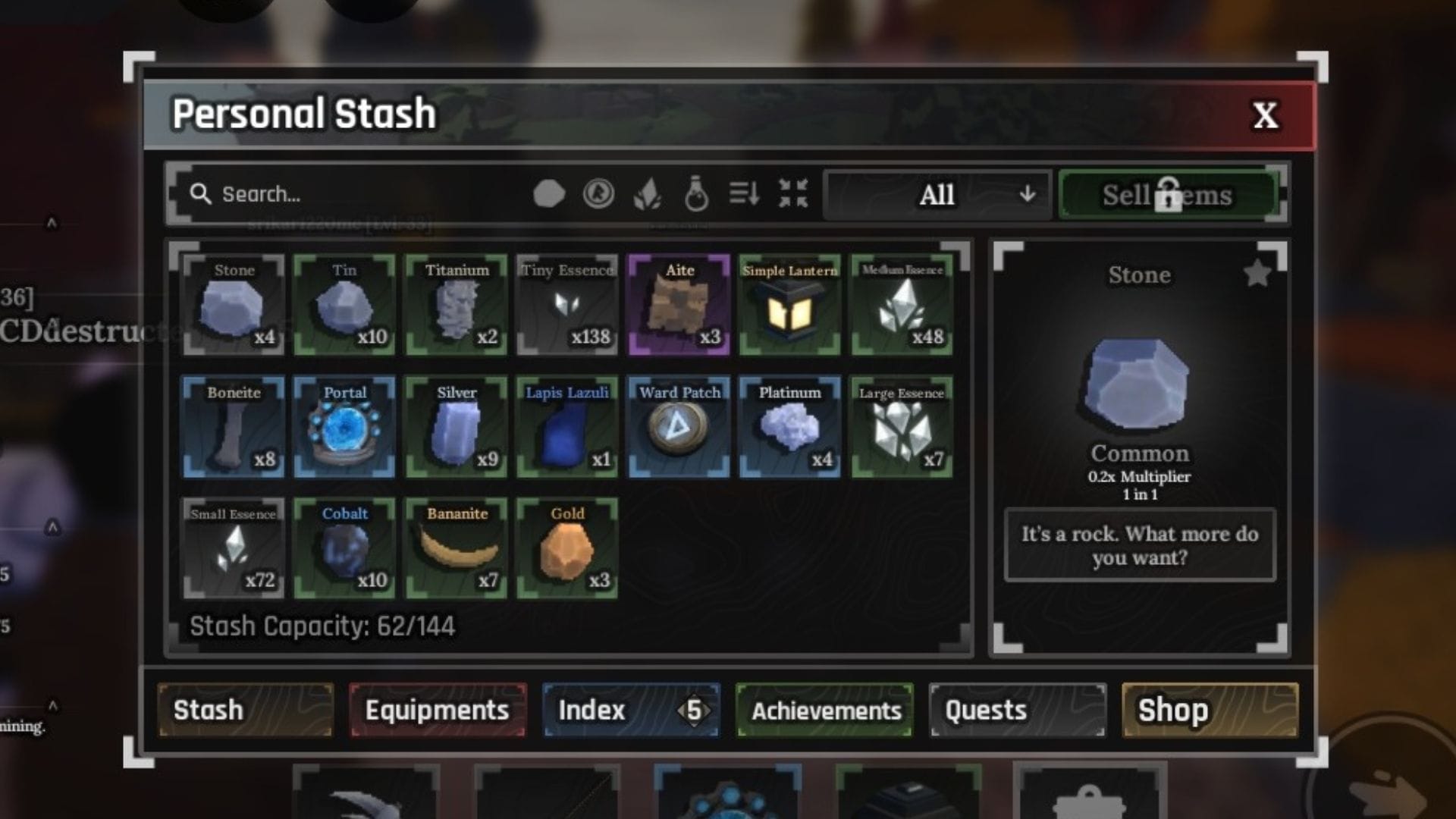Click the sort order icon in the toolbar
This screenshot has width=1456, height=819.
click(x=745, y=195)
